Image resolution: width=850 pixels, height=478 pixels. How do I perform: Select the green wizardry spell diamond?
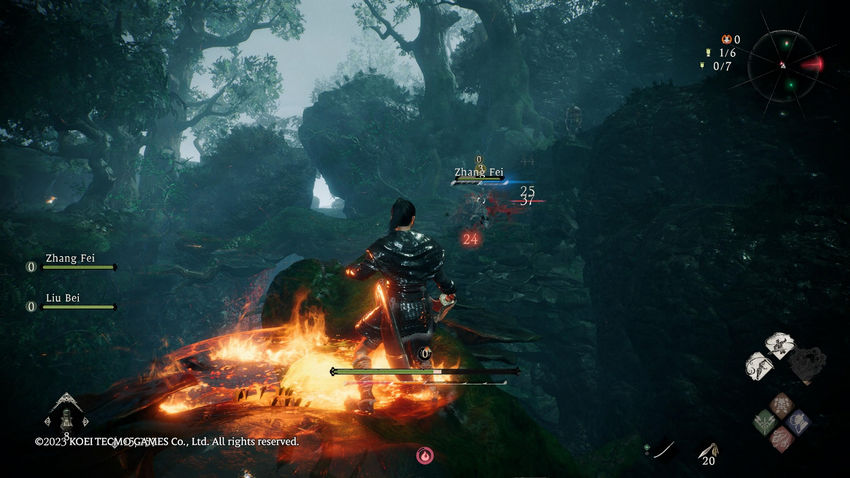click(764, 421)
